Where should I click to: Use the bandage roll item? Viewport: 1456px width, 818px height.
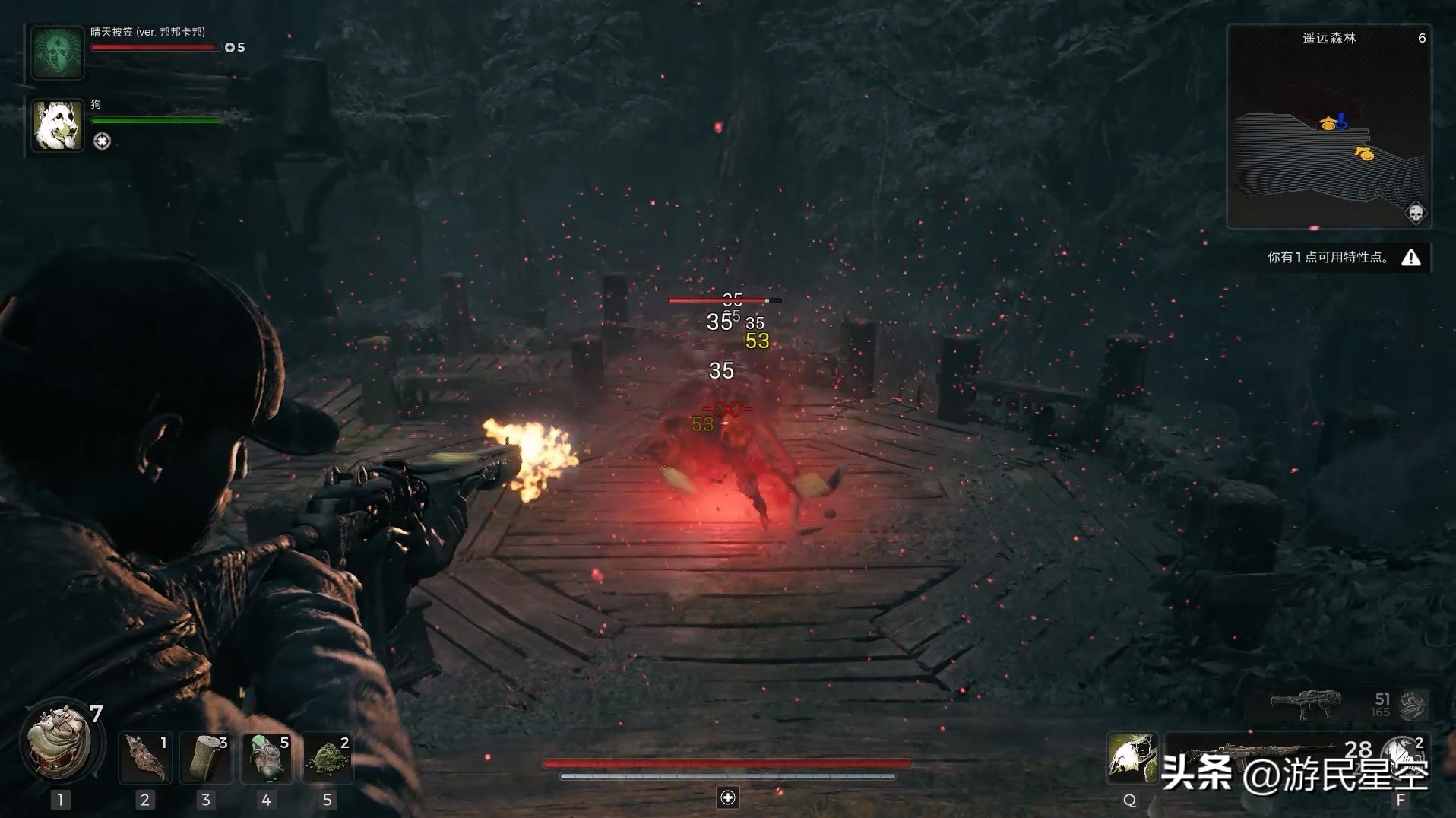pyautogui.click(x=206, y=757)
